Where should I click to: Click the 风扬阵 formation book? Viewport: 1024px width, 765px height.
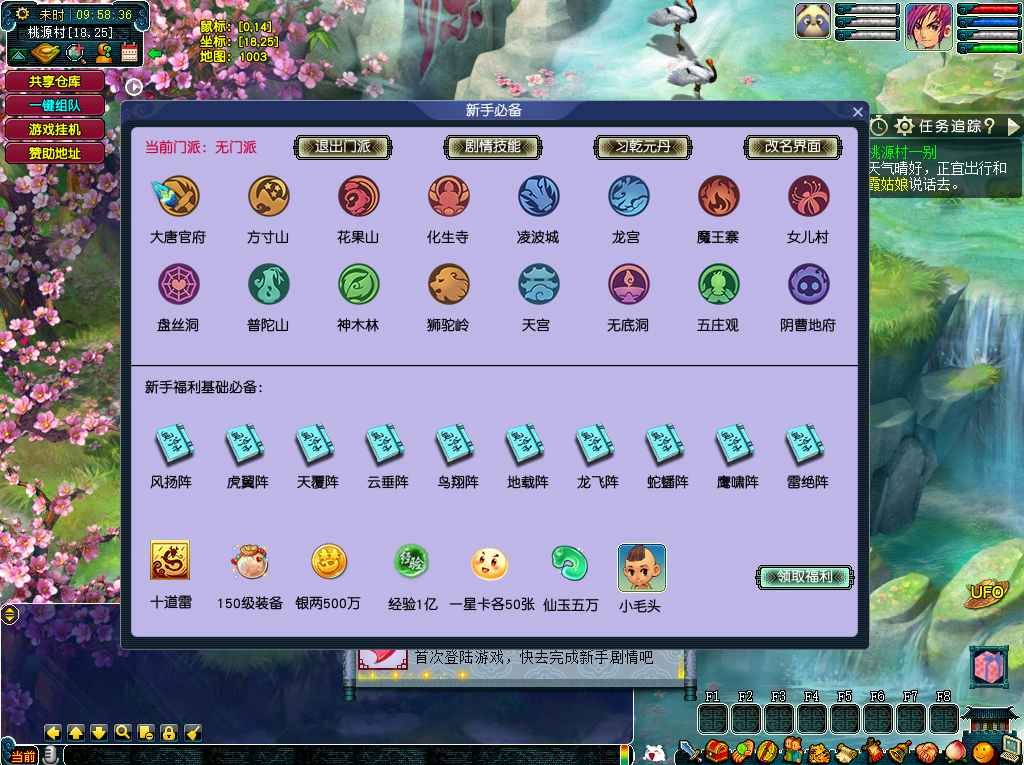click(x=174, y=445)
